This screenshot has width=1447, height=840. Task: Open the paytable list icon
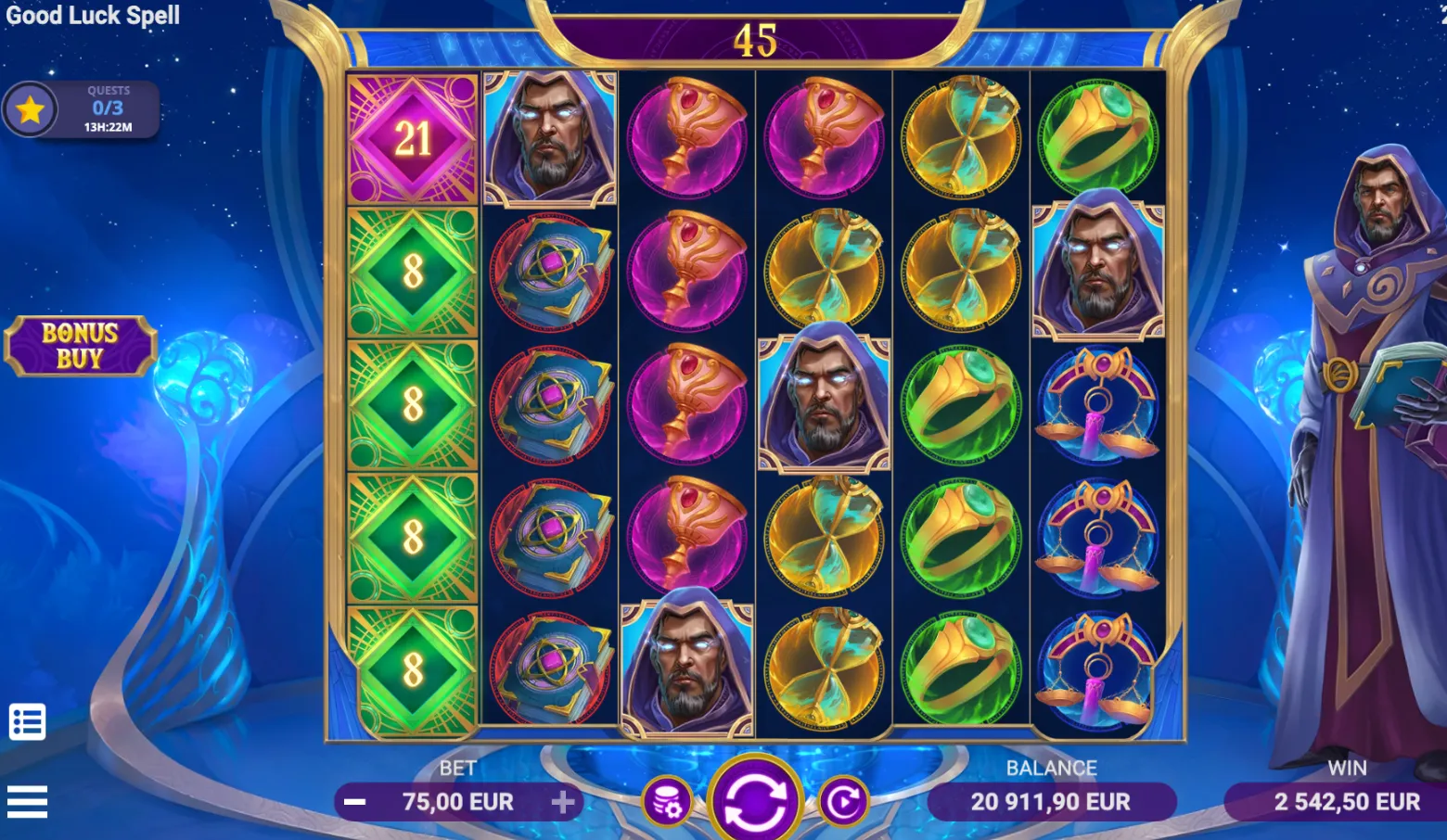(x=30, y=720)
